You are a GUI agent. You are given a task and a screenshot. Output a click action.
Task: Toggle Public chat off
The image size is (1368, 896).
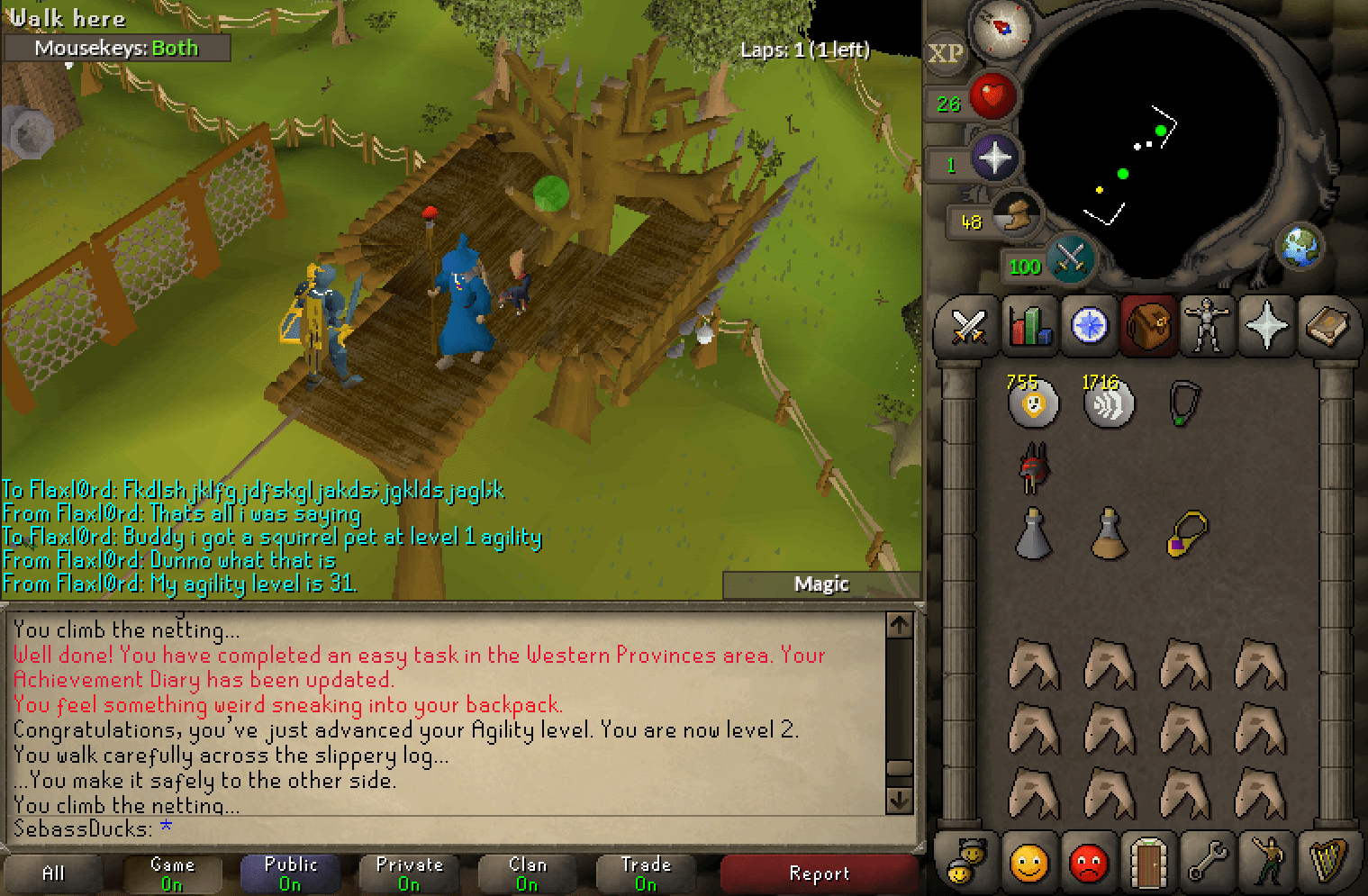pyautogui.click(x=290, y=872)
